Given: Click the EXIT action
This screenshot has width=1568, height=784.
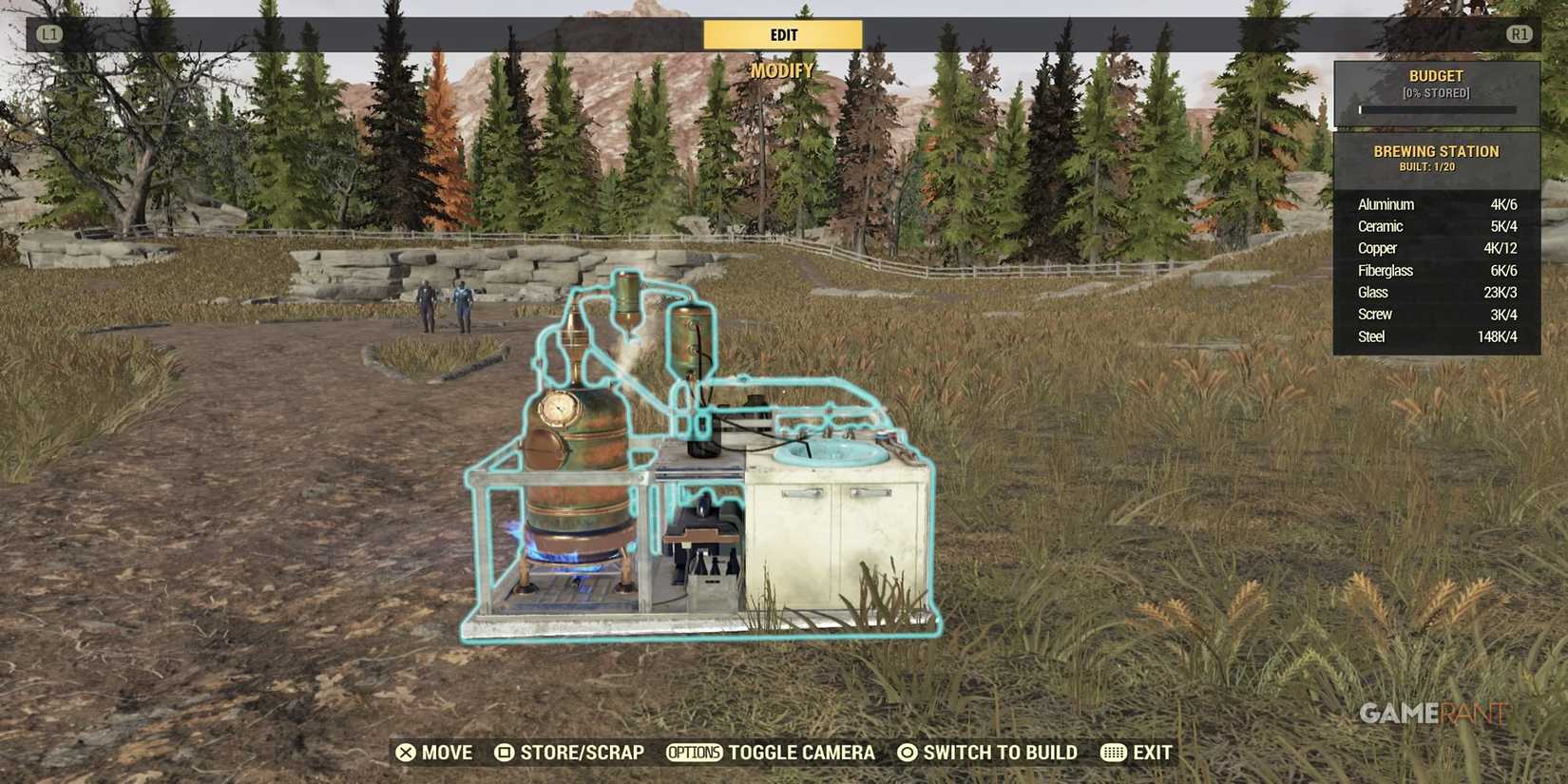Looking at the screenshot, I should 1153,753.
